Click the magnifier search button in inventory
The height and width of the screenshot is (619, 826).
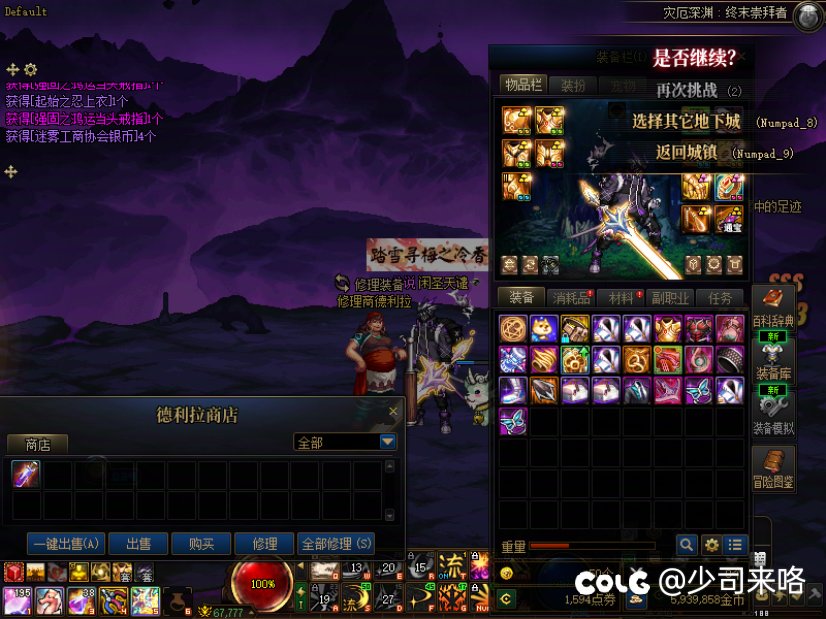point(686,545)
